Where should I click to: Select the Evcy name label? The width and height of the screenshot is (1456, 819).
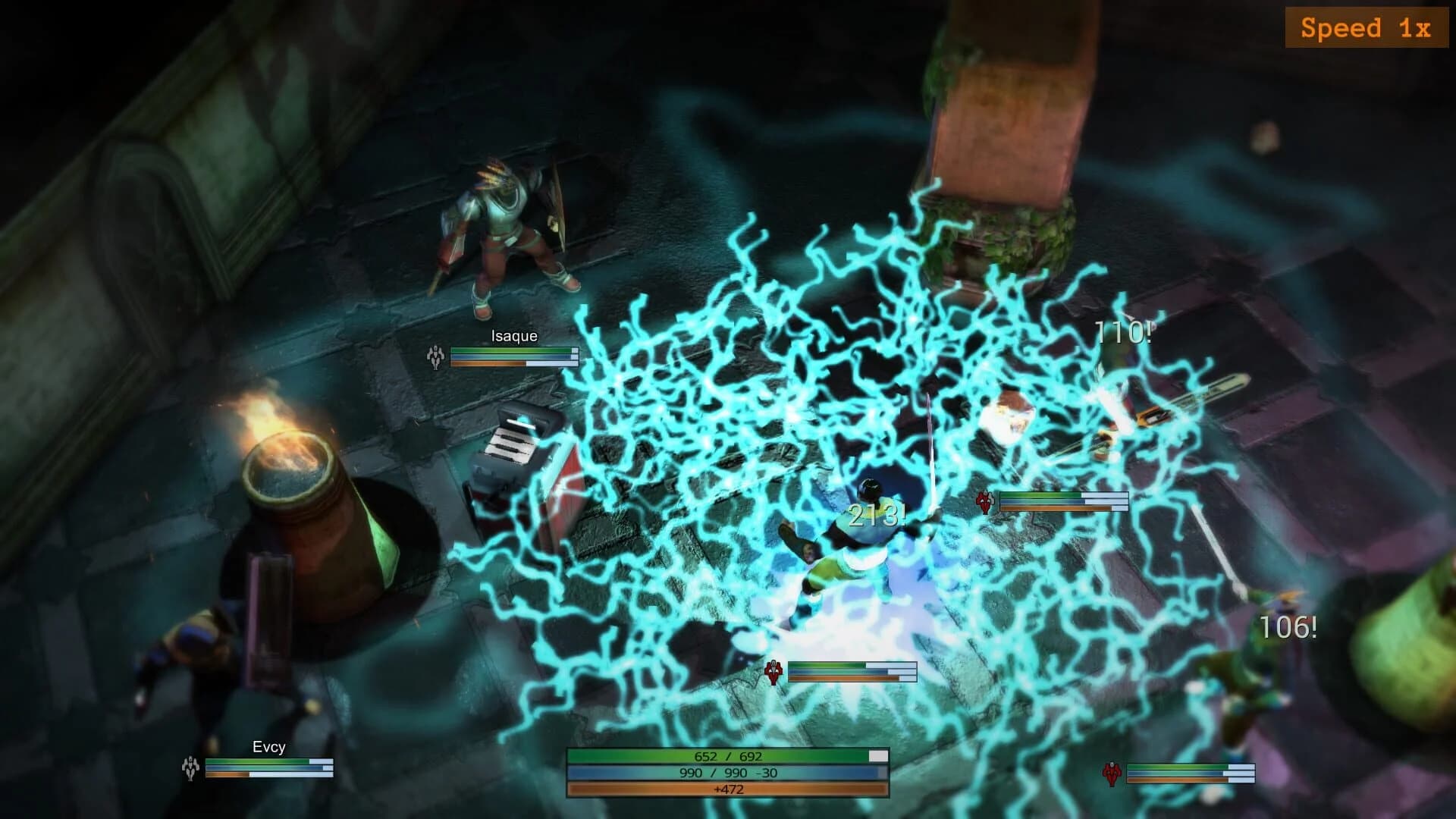[x=269, y=748]
